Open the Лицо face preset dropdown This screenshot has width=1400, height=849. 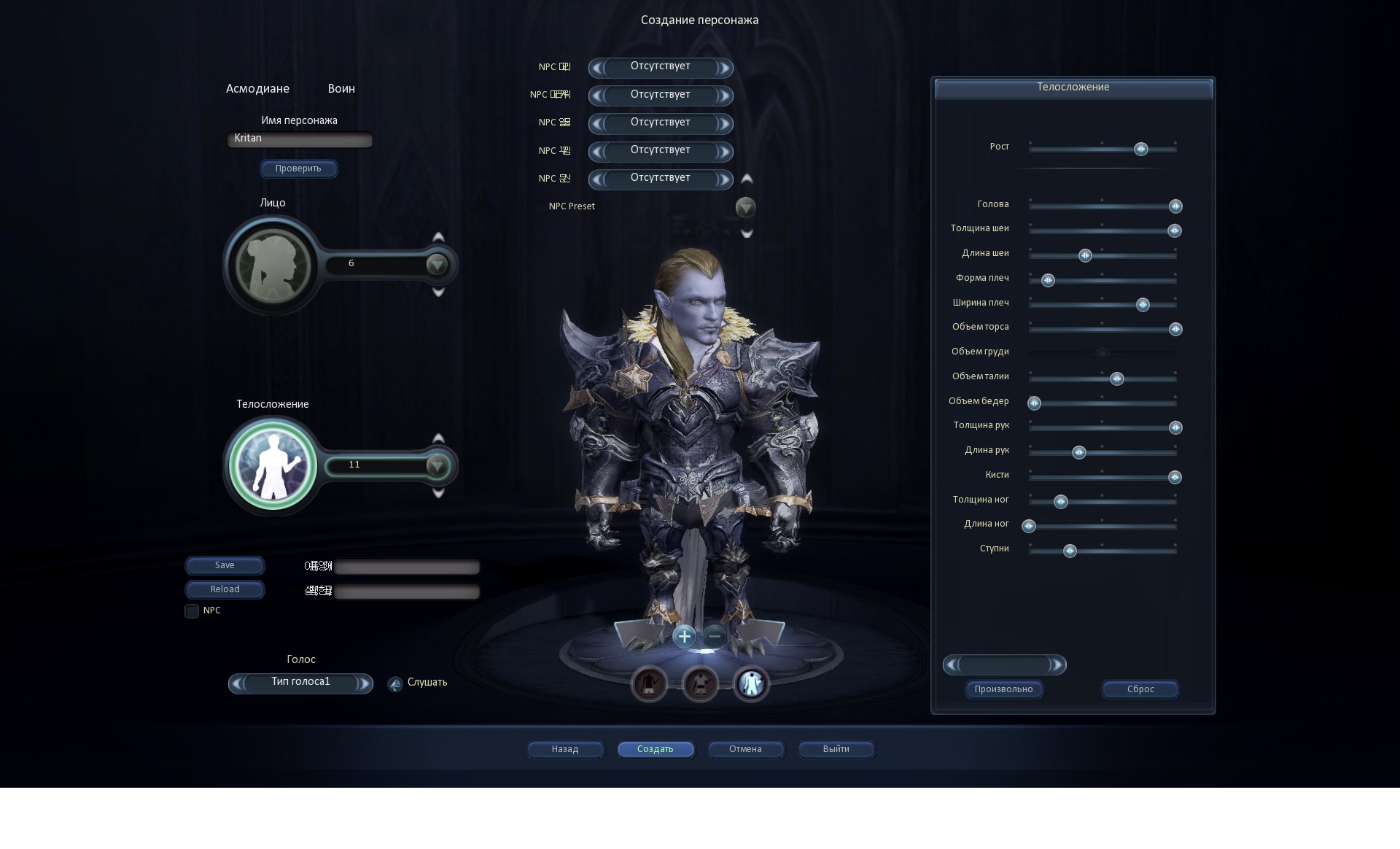tap(437, 264)
